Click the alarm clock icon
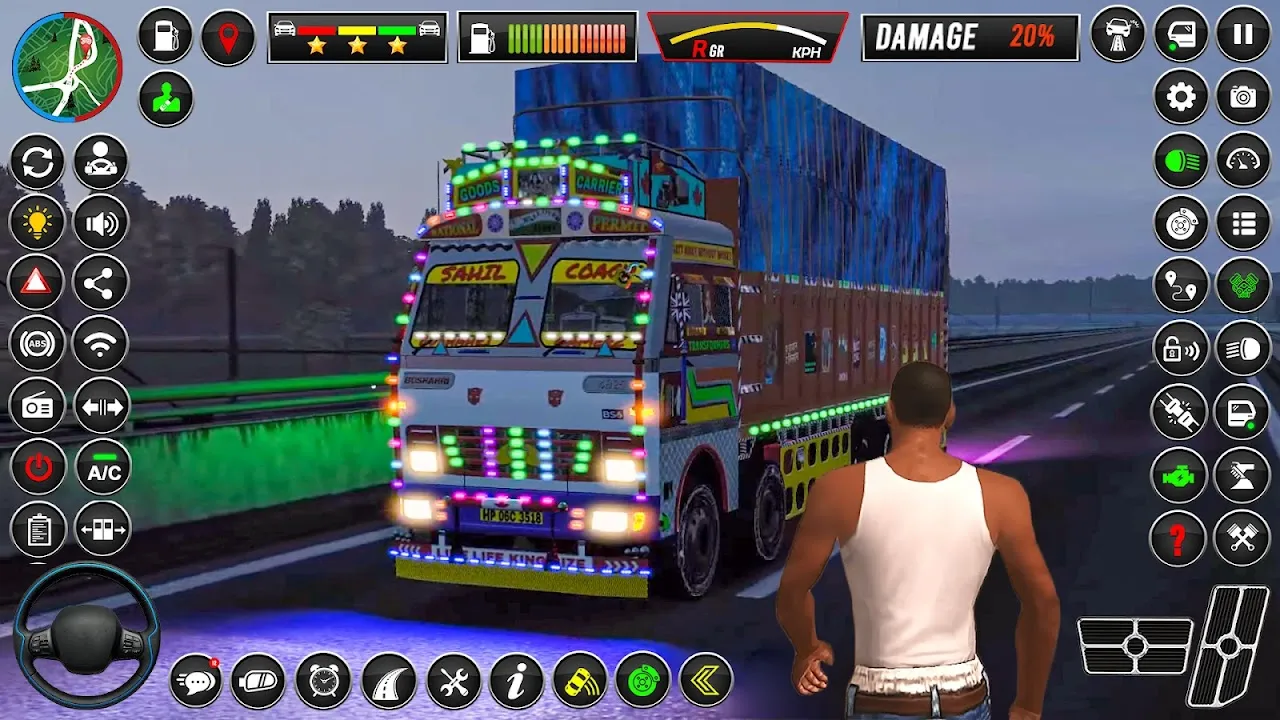Screen dimensions: 1280x720 click(x=323, y=682)
